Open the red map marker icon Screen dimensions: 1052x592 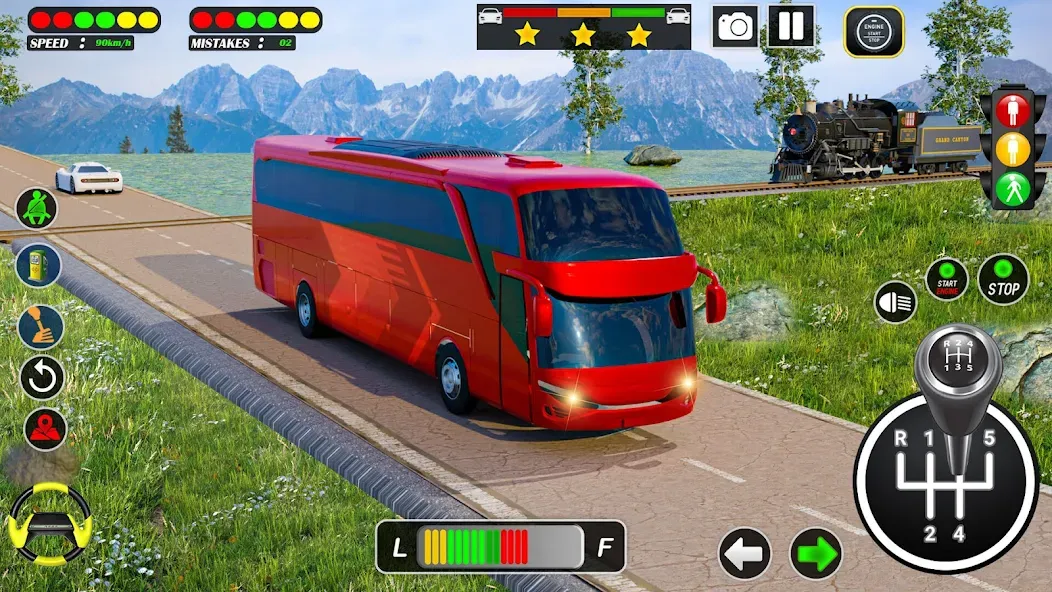click(45, 429)
